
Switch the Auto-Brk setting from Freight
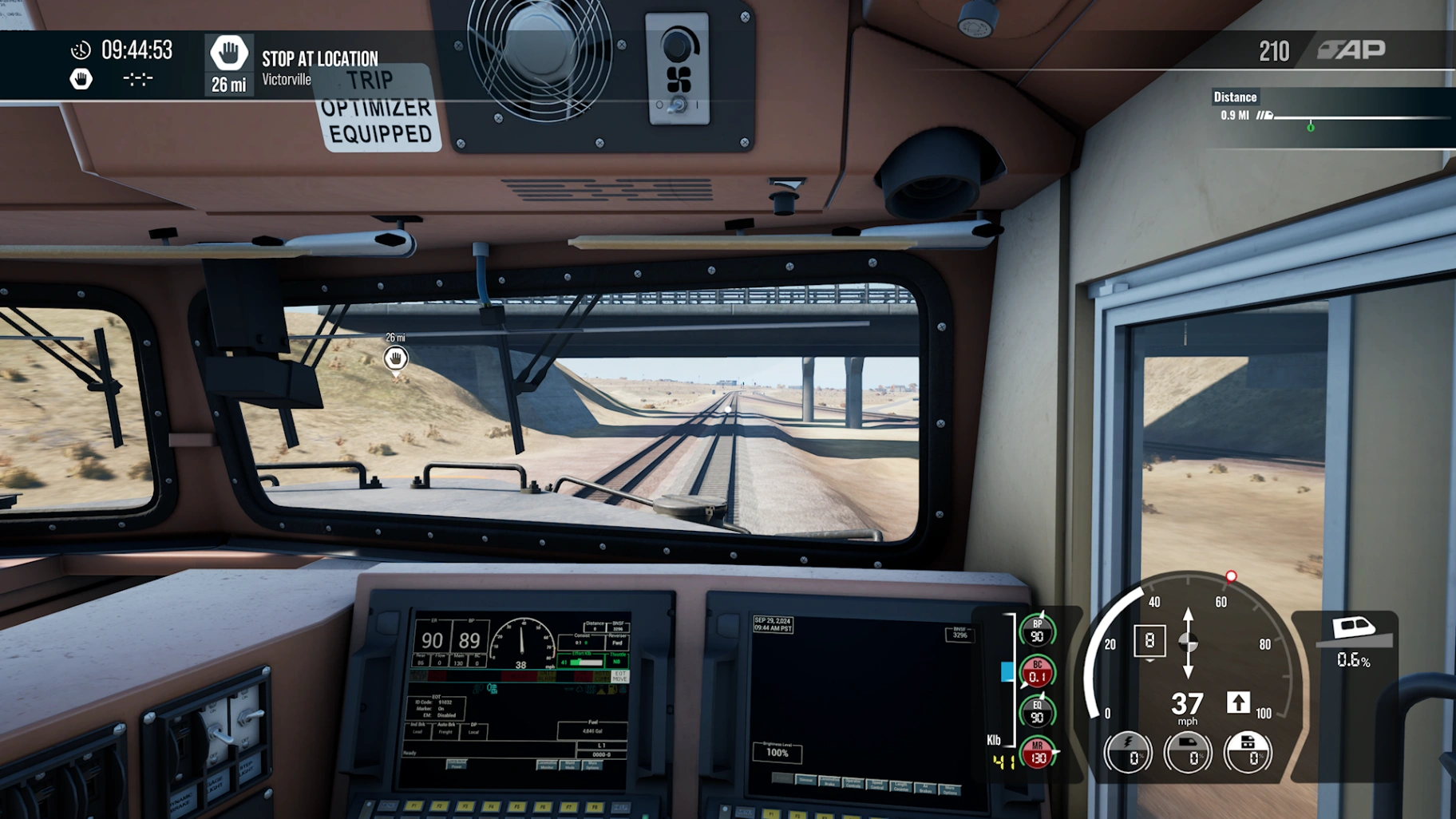click(x=445, y=732)
